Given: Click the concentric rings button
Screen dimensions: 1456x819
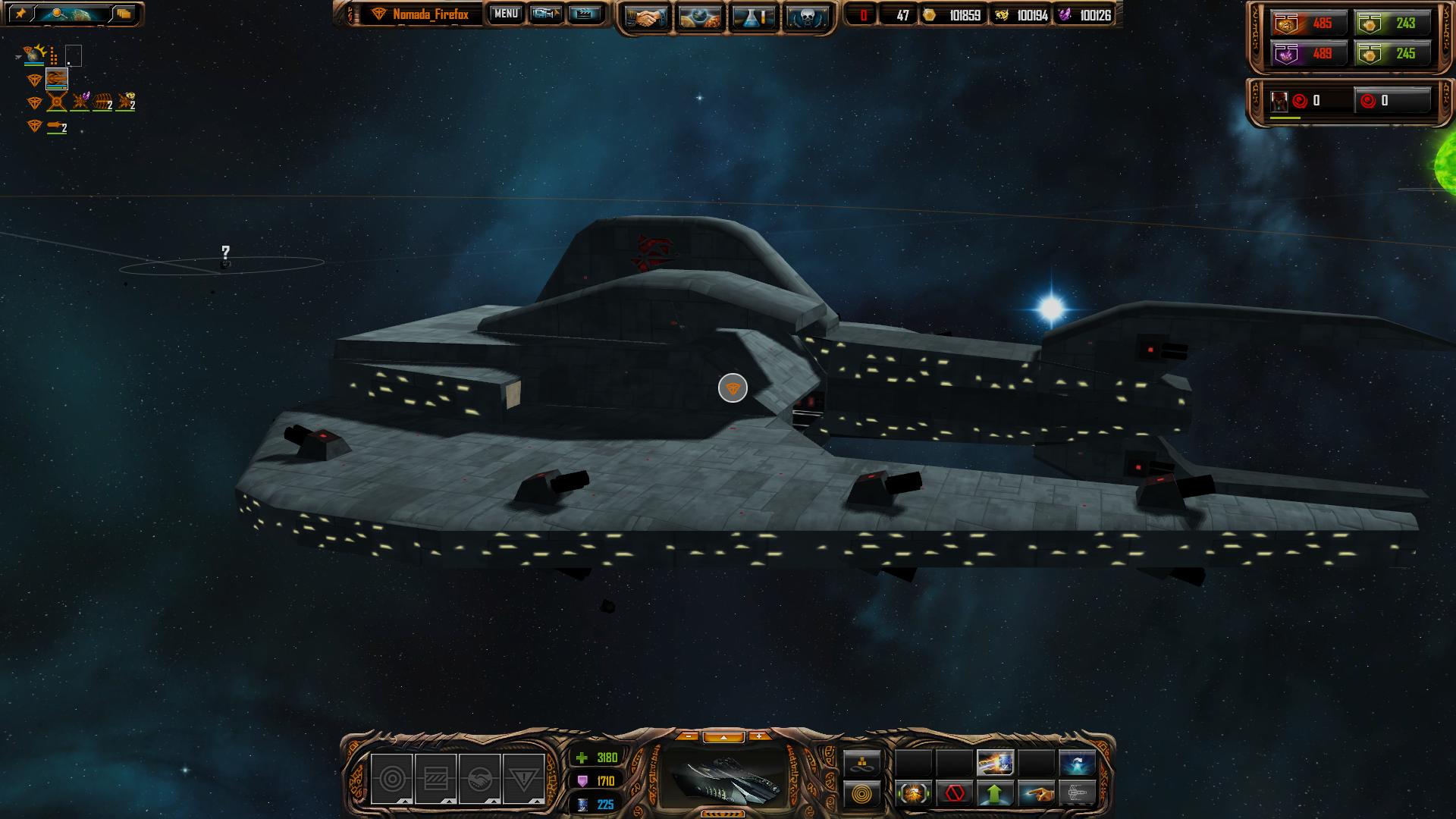Looking at the screenshot, I should 862,795.
